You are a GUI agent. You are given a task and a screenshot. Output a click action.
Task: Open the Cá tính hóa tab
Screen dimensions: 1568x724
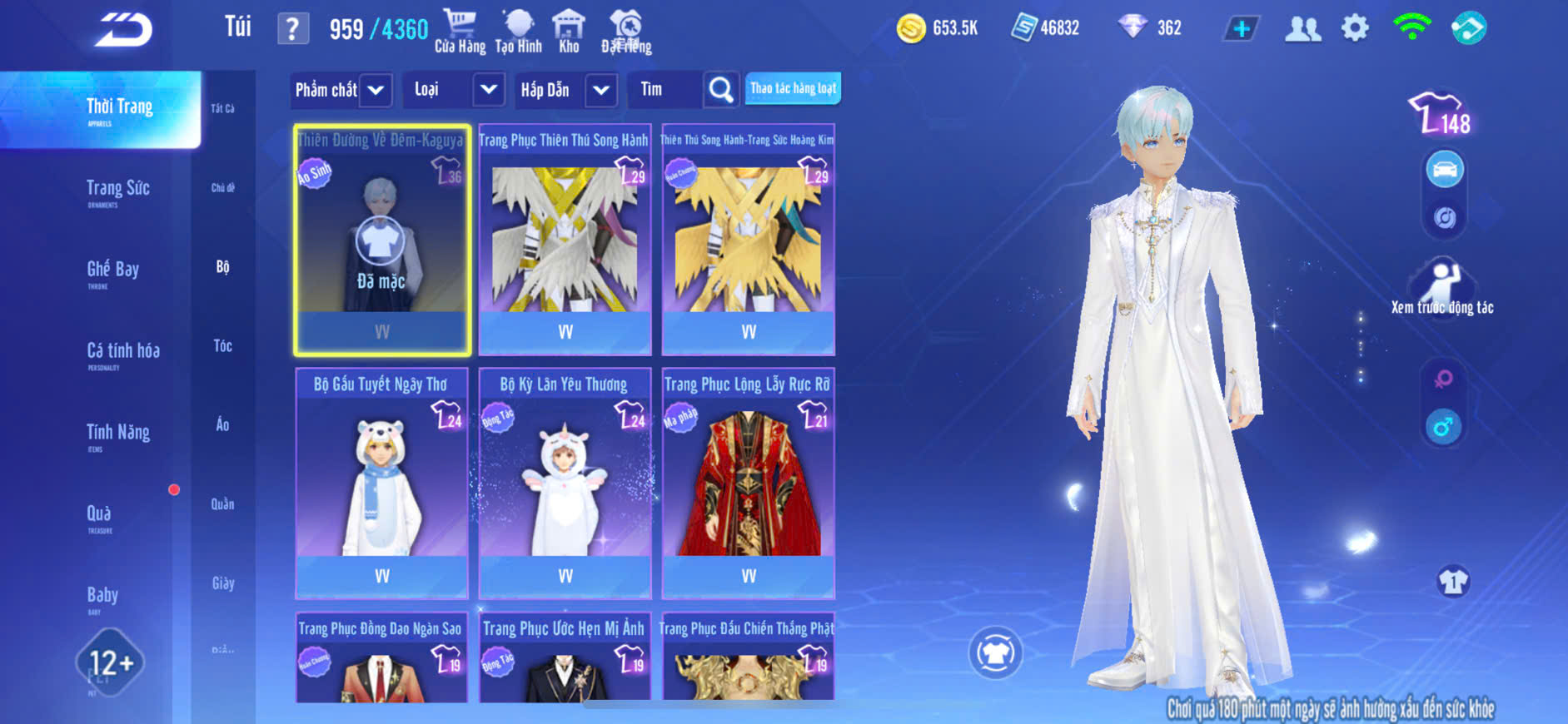click(x=123, y=352)
